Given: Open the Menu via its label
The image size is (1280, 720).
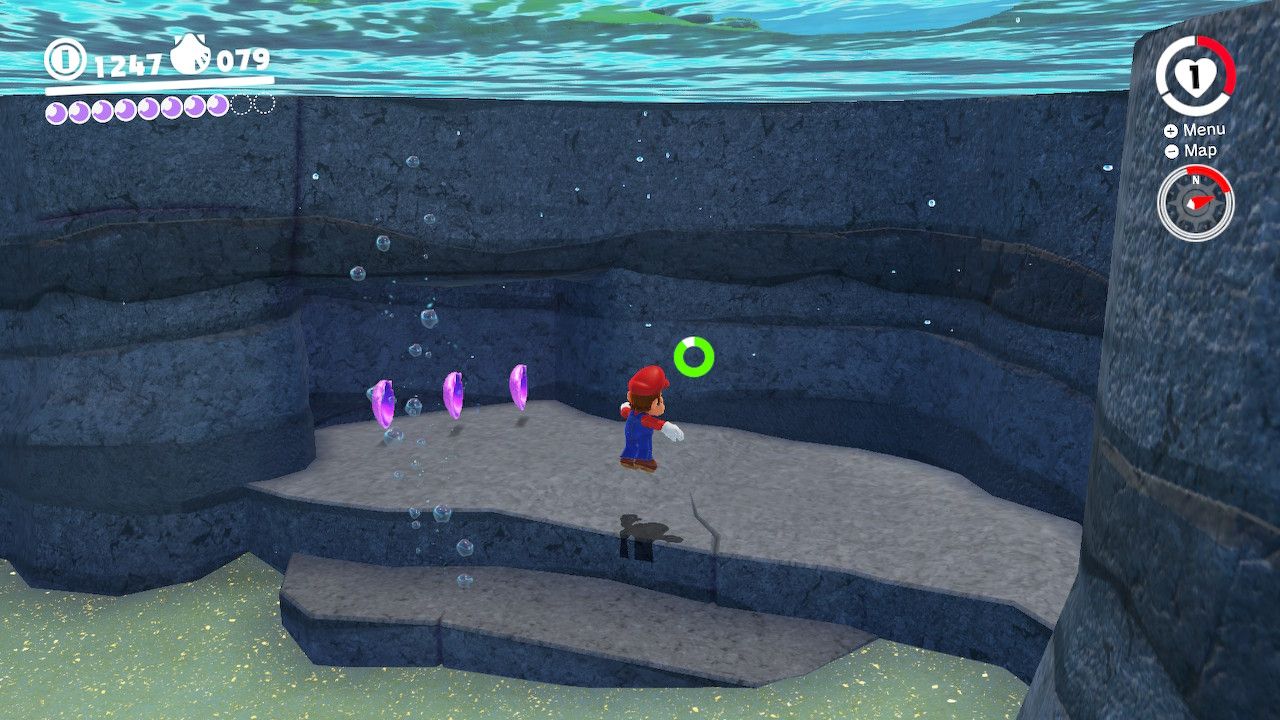Looking at the screenshot, I should coord(1204,130).
